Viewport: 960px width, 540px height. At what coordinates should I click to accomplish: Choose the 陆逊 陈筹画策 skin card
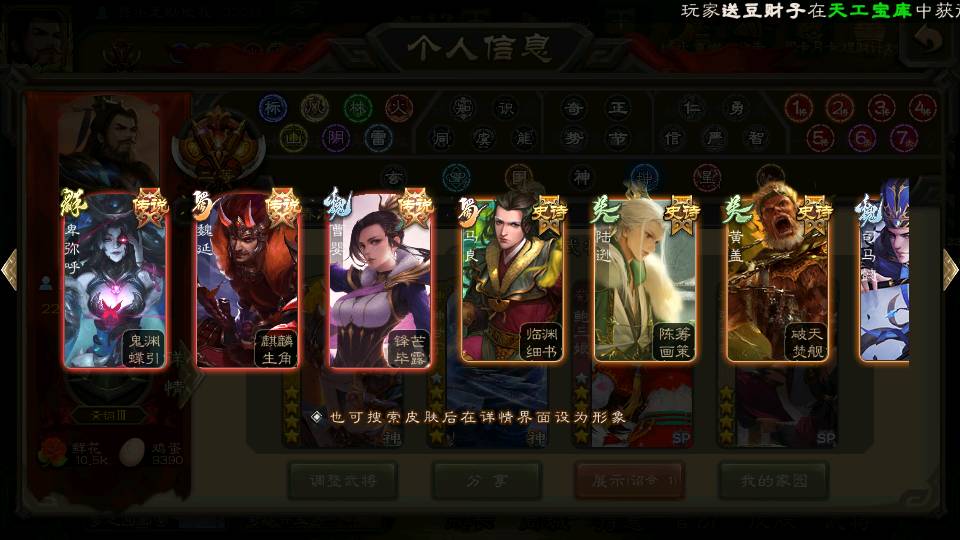coord(645,278)
